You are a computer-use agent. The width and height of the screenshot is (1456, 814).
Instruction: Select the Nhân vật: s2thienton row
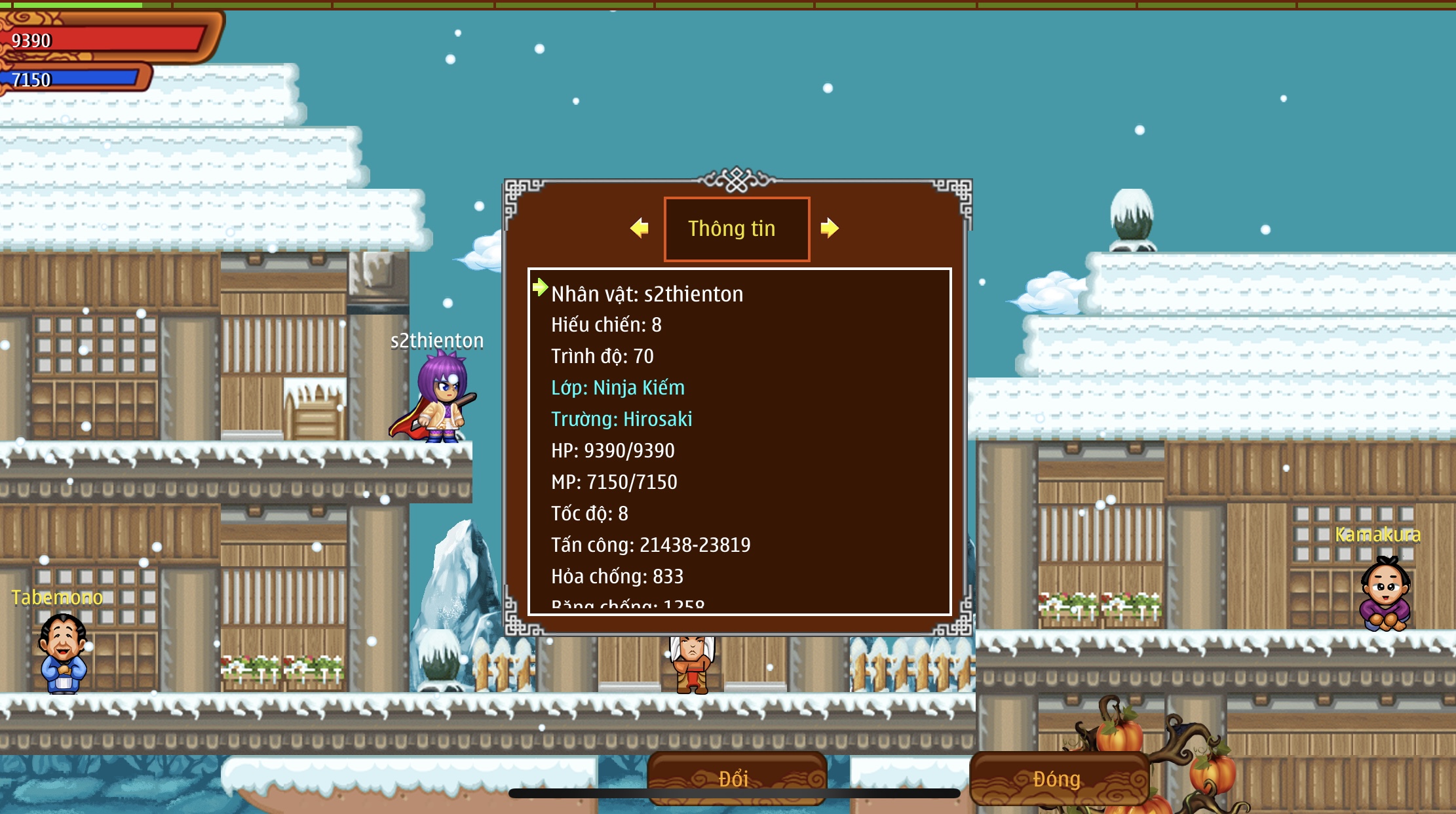[647, 294]
